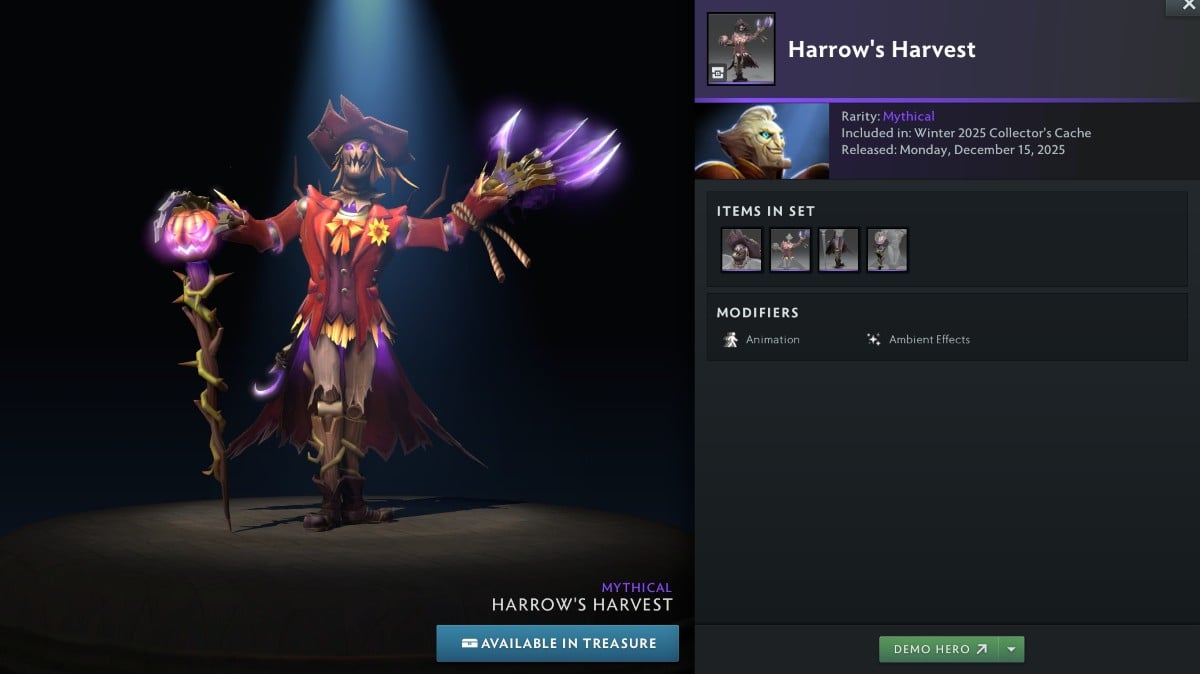
Task: Select the hat item in the set
Action: [x=742, y=249]
